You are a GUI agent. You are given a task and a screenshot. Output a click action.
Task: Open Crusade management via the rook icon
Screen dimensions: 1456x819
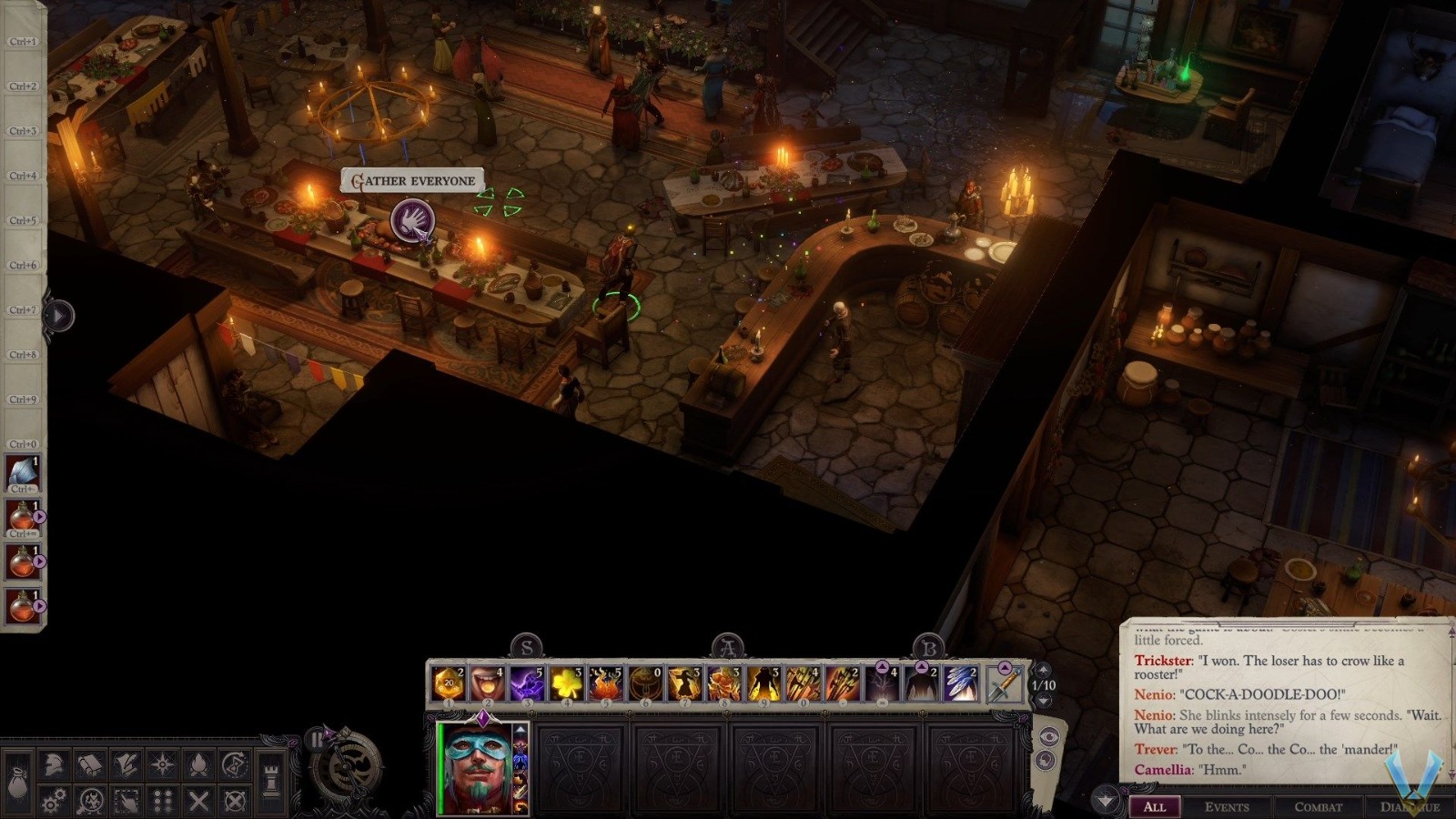coord(270,781)
